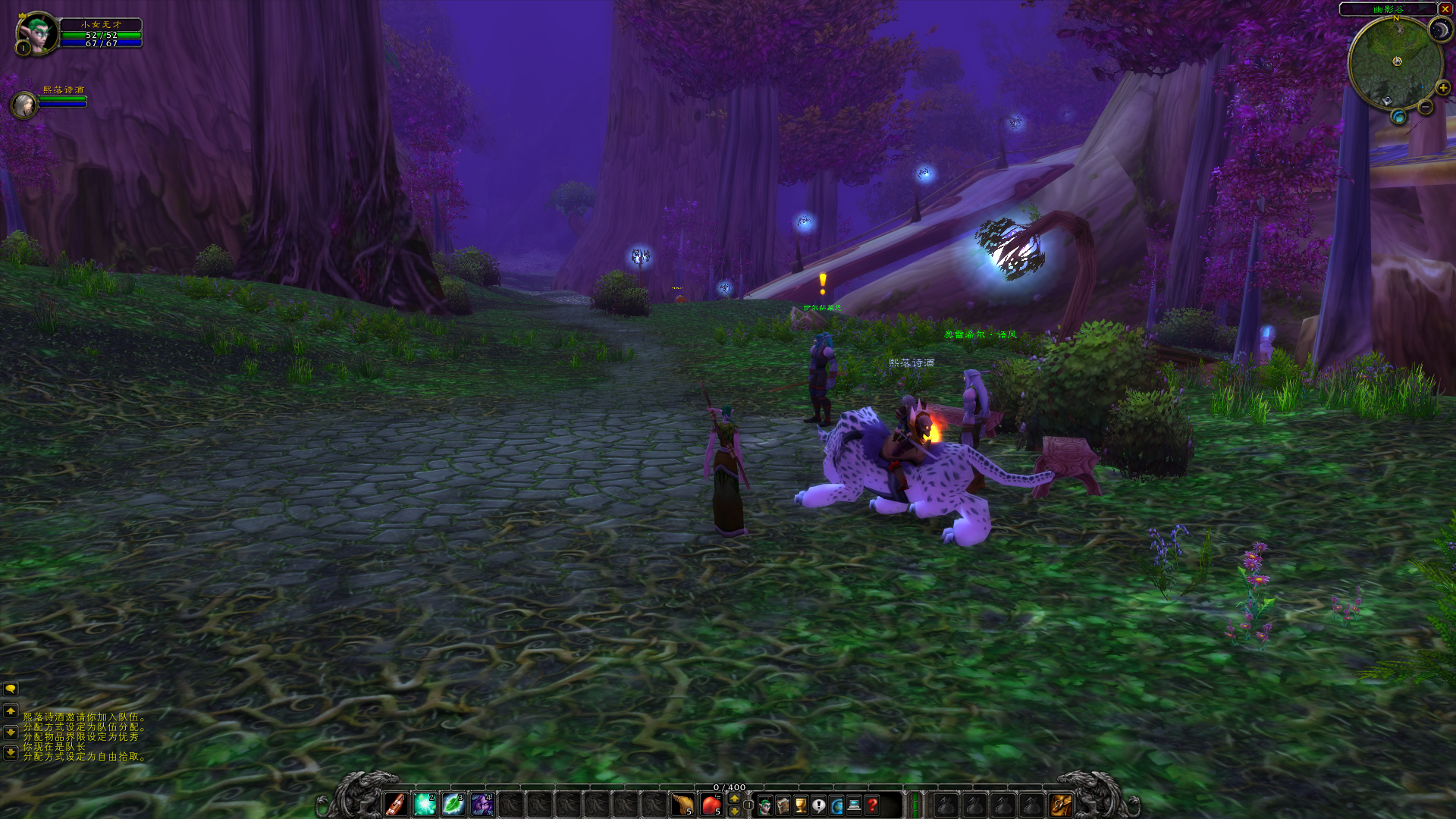This screenshot has height=819, width=1456.
Task: Close the minimap with the red X
Action: click(1445, 9)
